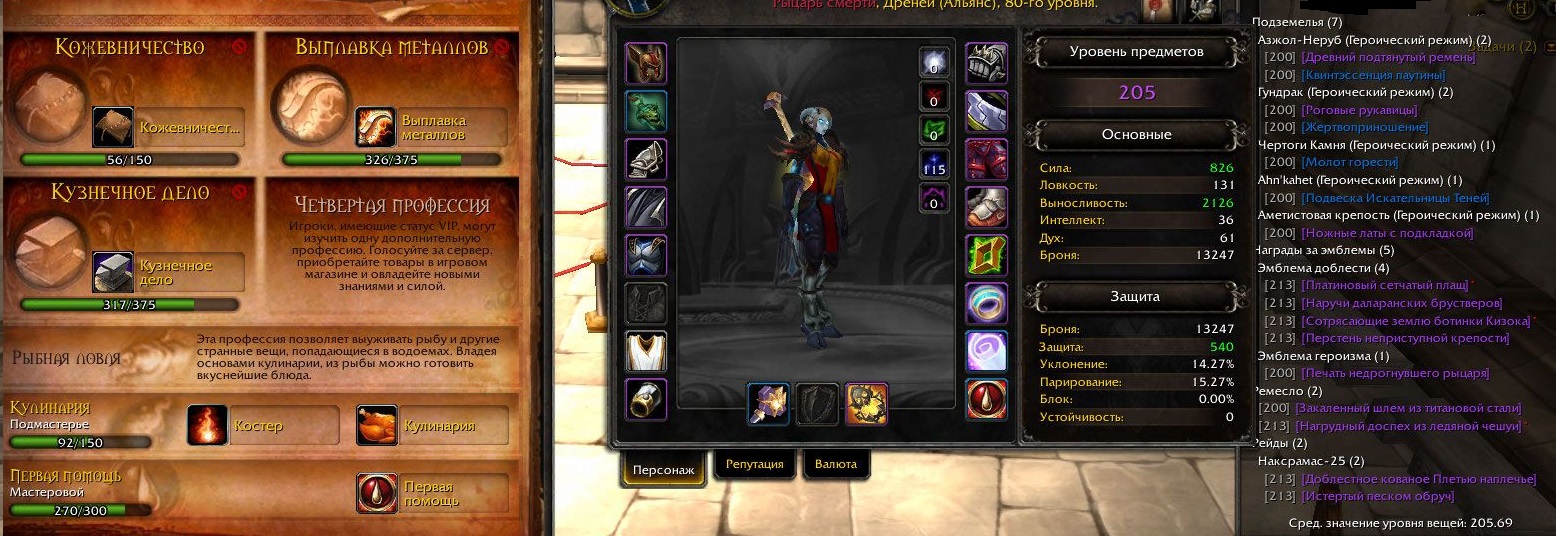This screenshot has width=1556, height=536.
Task: Open the Защита stats category dropdown
Action: point(1136,297)
